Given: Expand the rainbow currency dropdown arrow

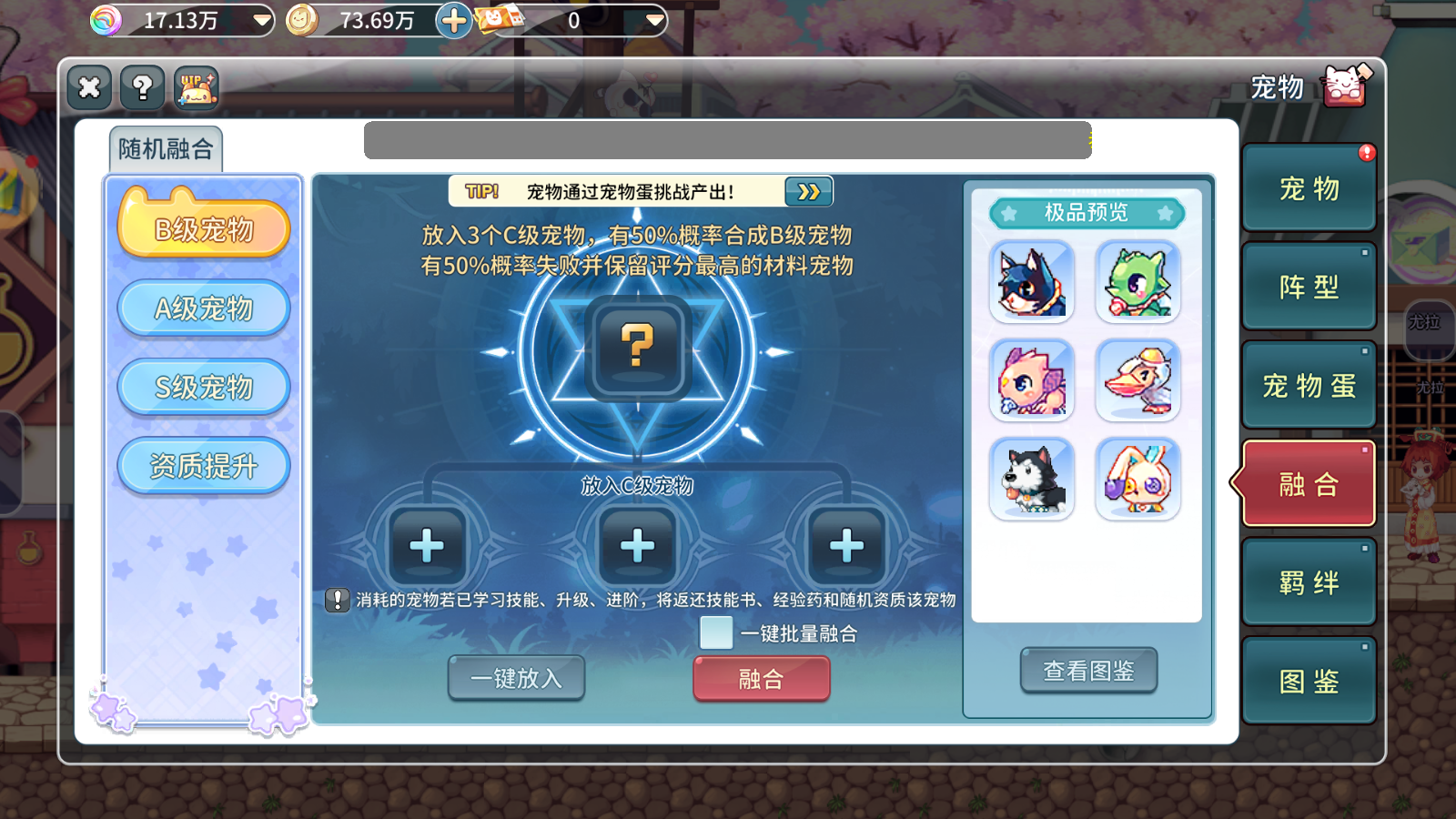Looking at the screenshot, I should [x=262, y=18].
